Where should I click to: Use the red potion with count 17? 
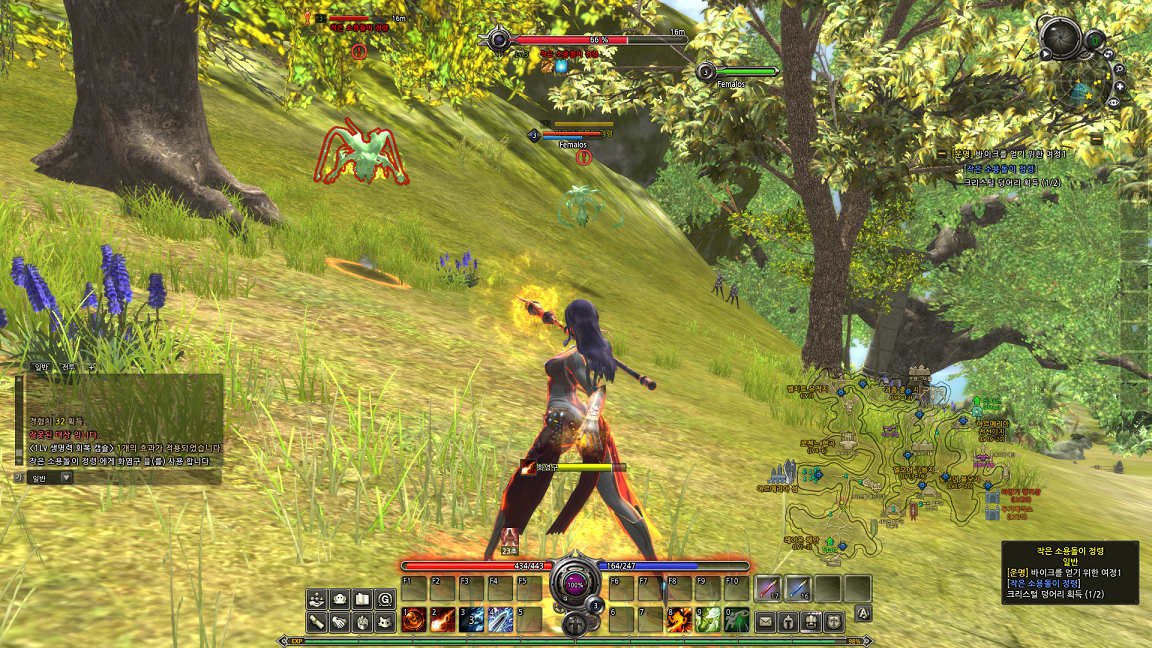pyautogui.click(x=768, y=588)
